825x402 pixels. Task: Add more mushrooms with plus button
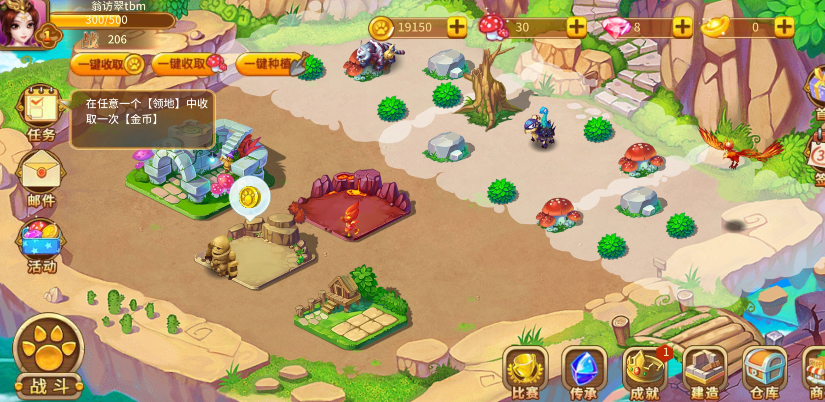click(x=576, y=27)
